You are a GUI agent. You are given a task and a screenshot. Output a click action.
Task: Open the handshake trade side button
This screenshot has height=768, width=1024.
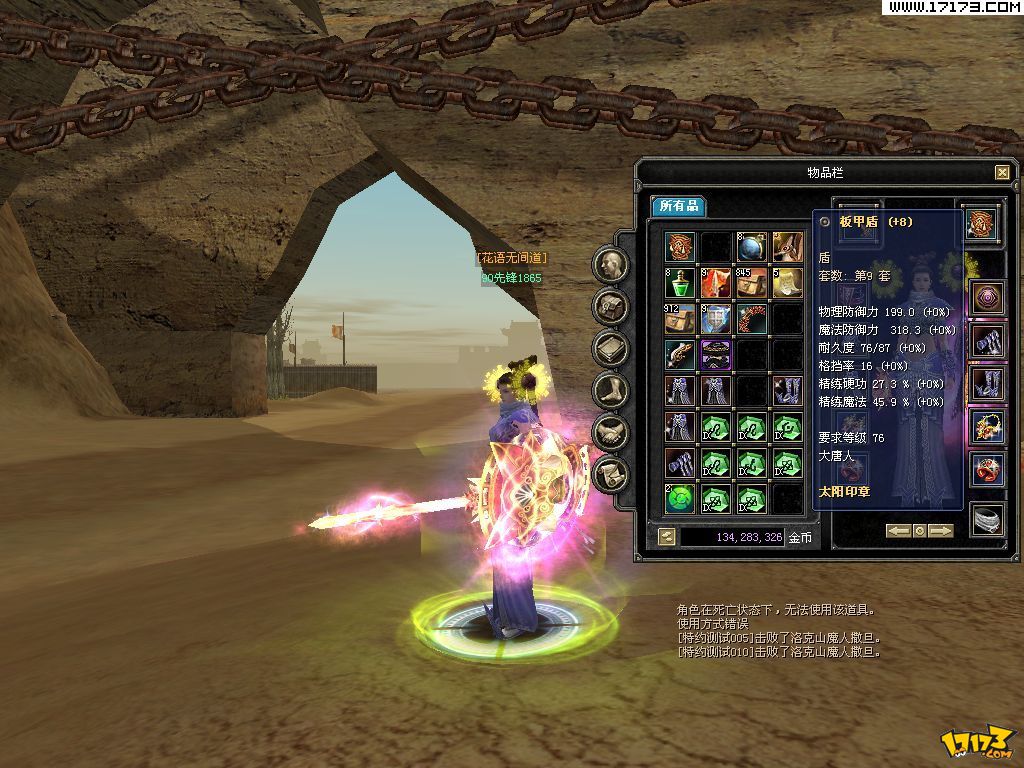click(610, 433)
